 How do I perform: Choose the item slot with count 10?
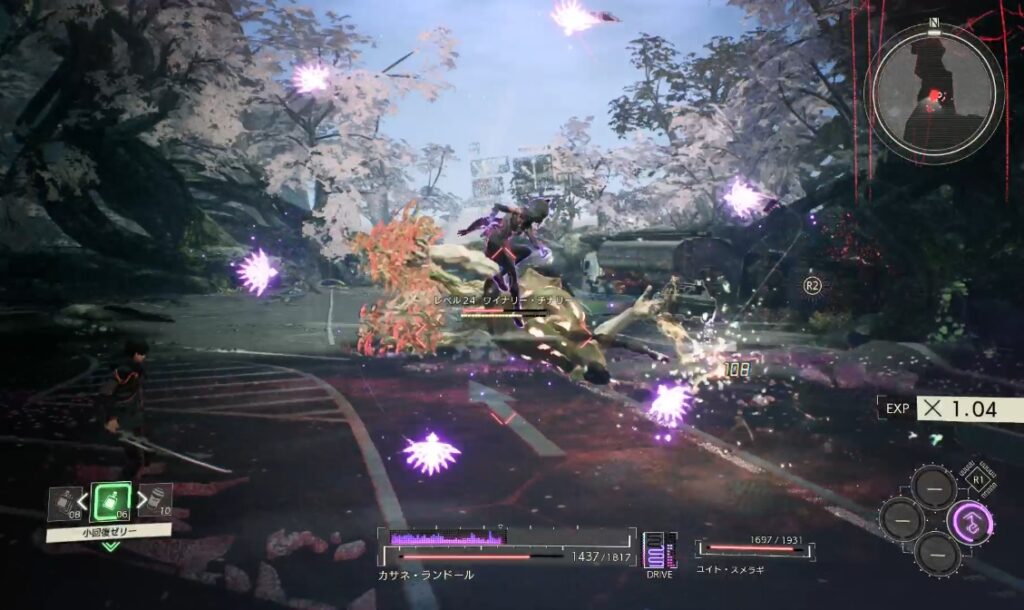[x=155, y=500]
